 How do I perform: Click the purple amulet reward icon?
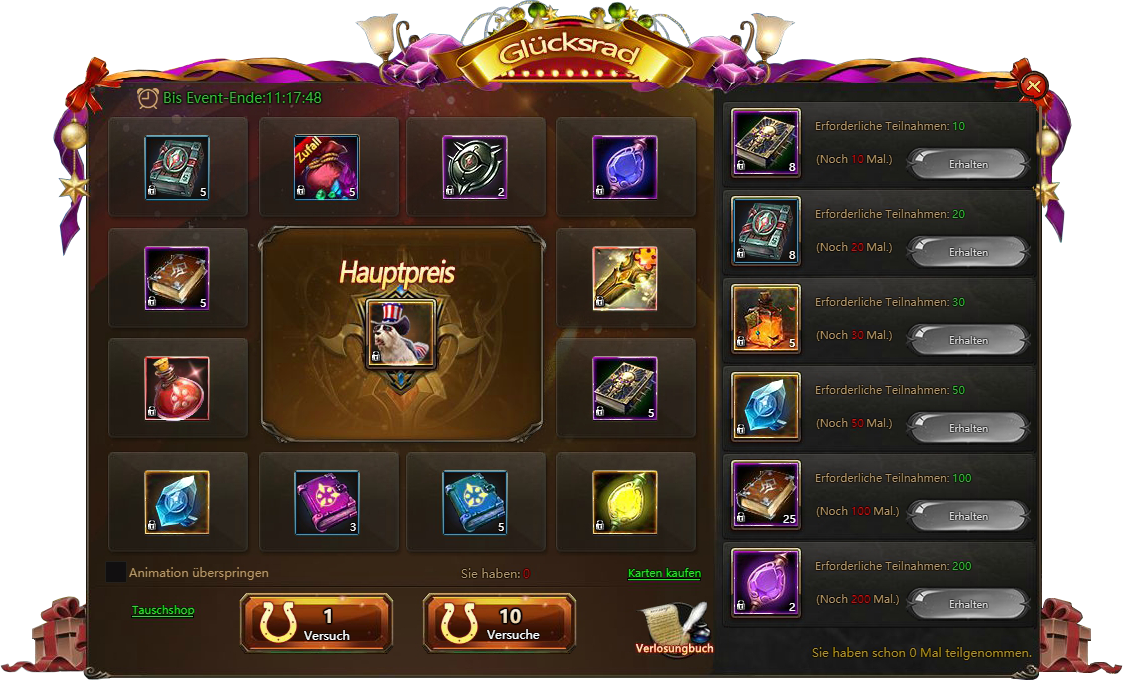click(766, 583)
